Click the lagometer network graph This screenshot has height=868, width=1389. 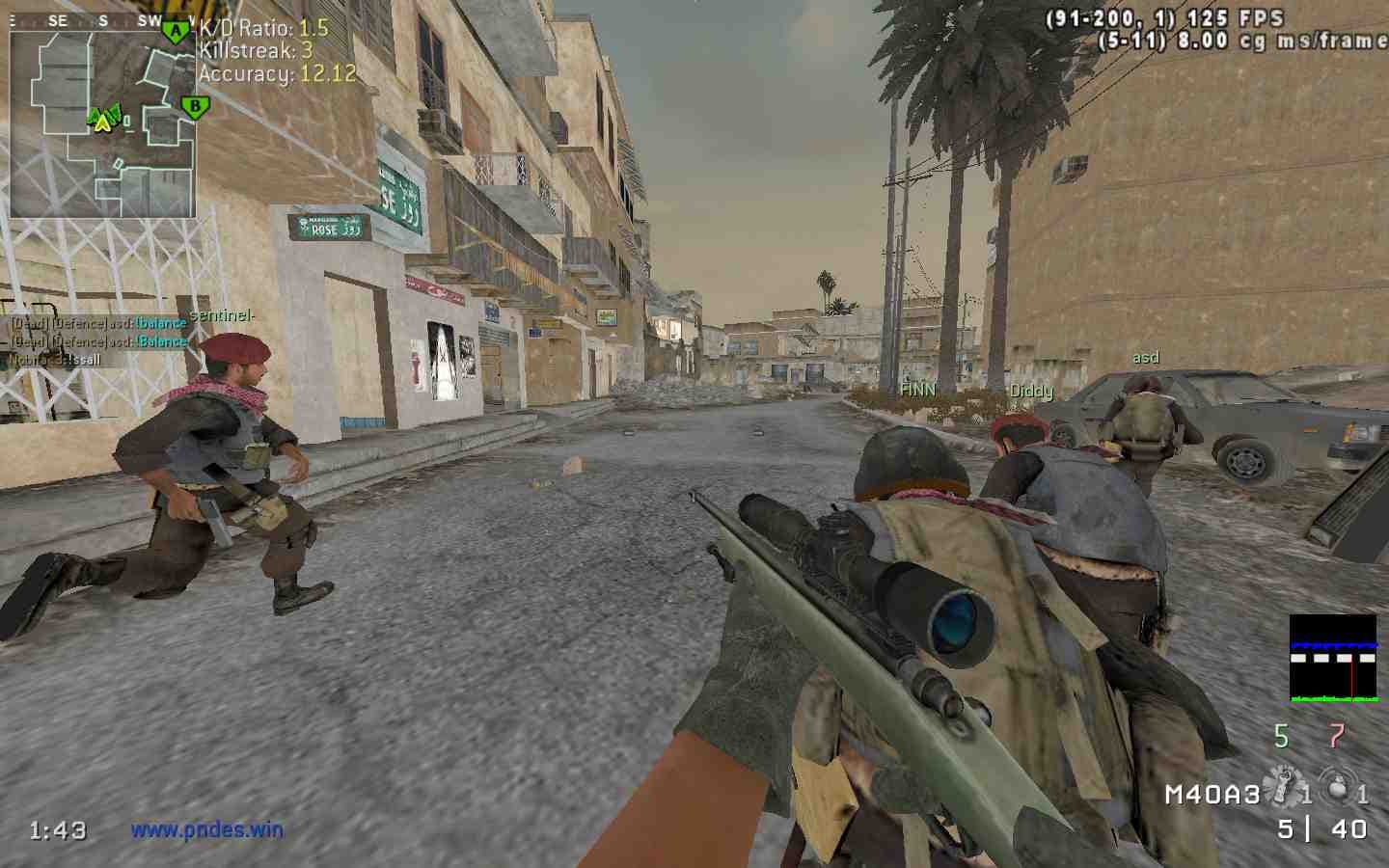pos(1333,657)
